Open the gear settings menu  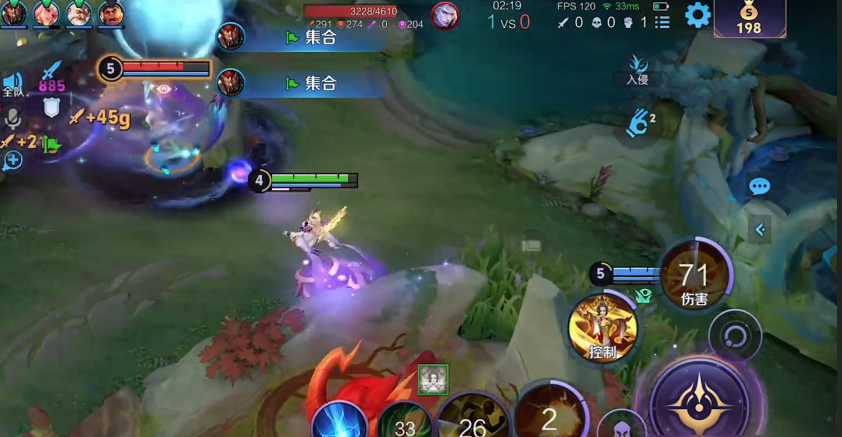[697, 15]
